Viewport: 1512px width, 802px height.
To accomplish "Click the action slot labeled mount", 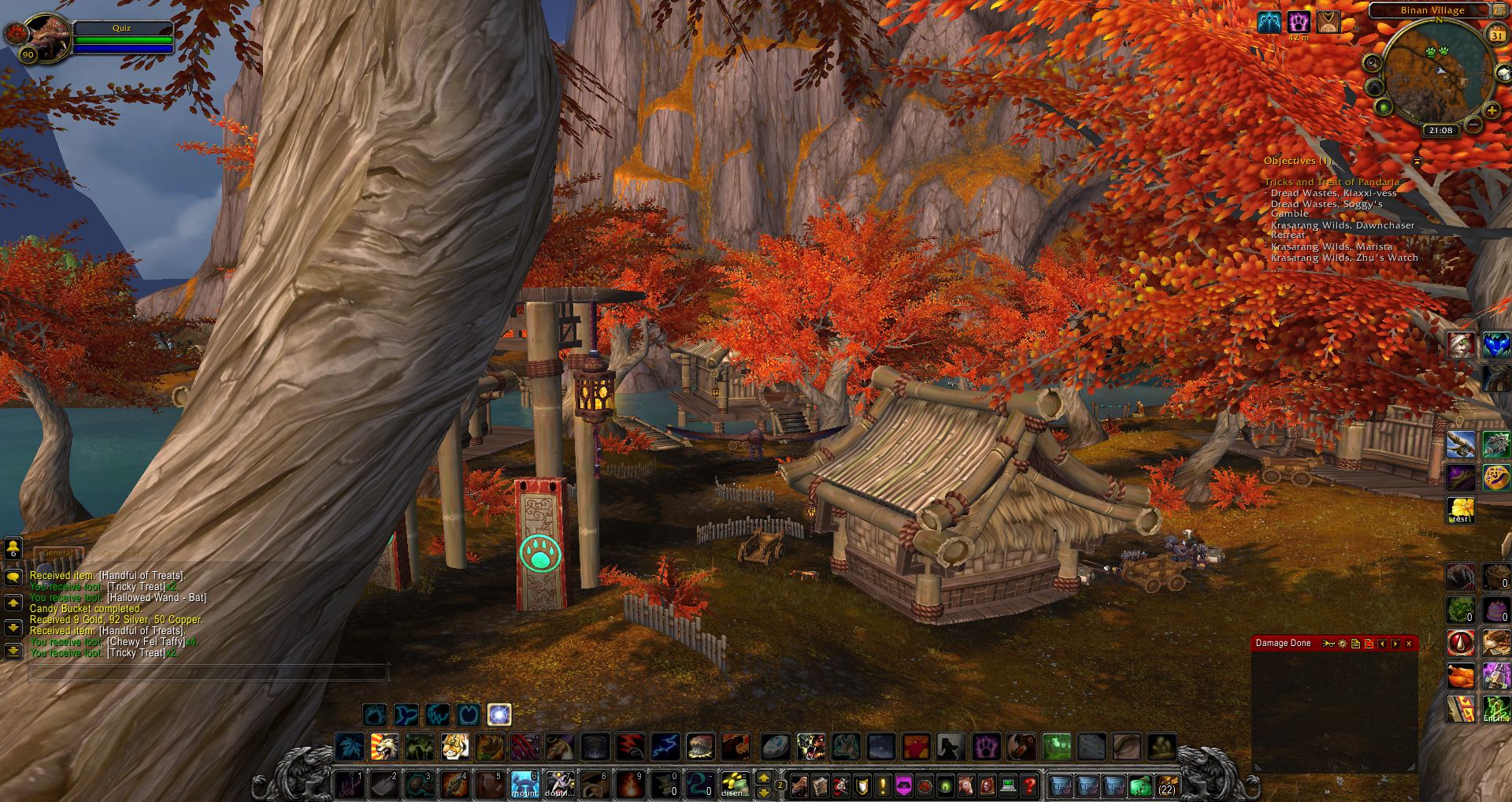I will tap(525, 785).
